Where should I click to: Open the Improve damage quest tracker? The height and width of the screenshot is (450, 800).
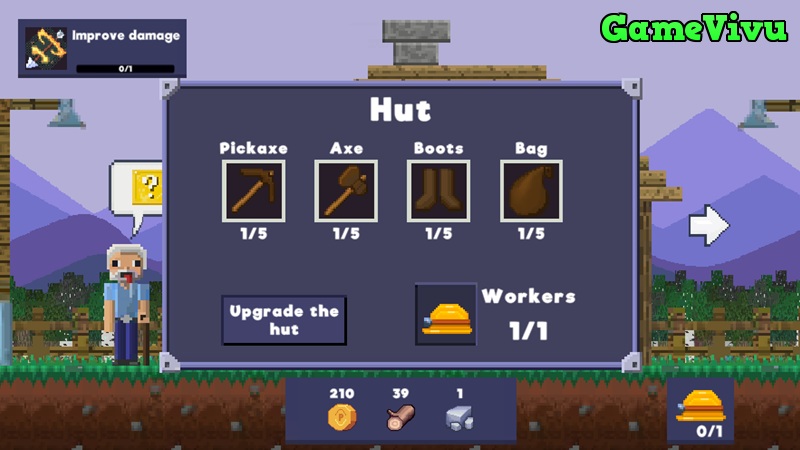tap(102, 50)
